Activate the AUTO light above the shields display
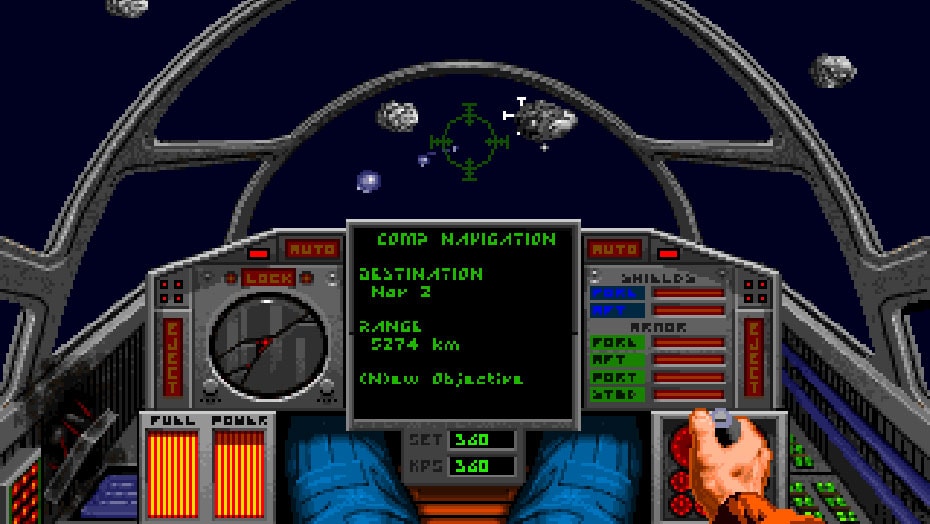 click(614, 249)
